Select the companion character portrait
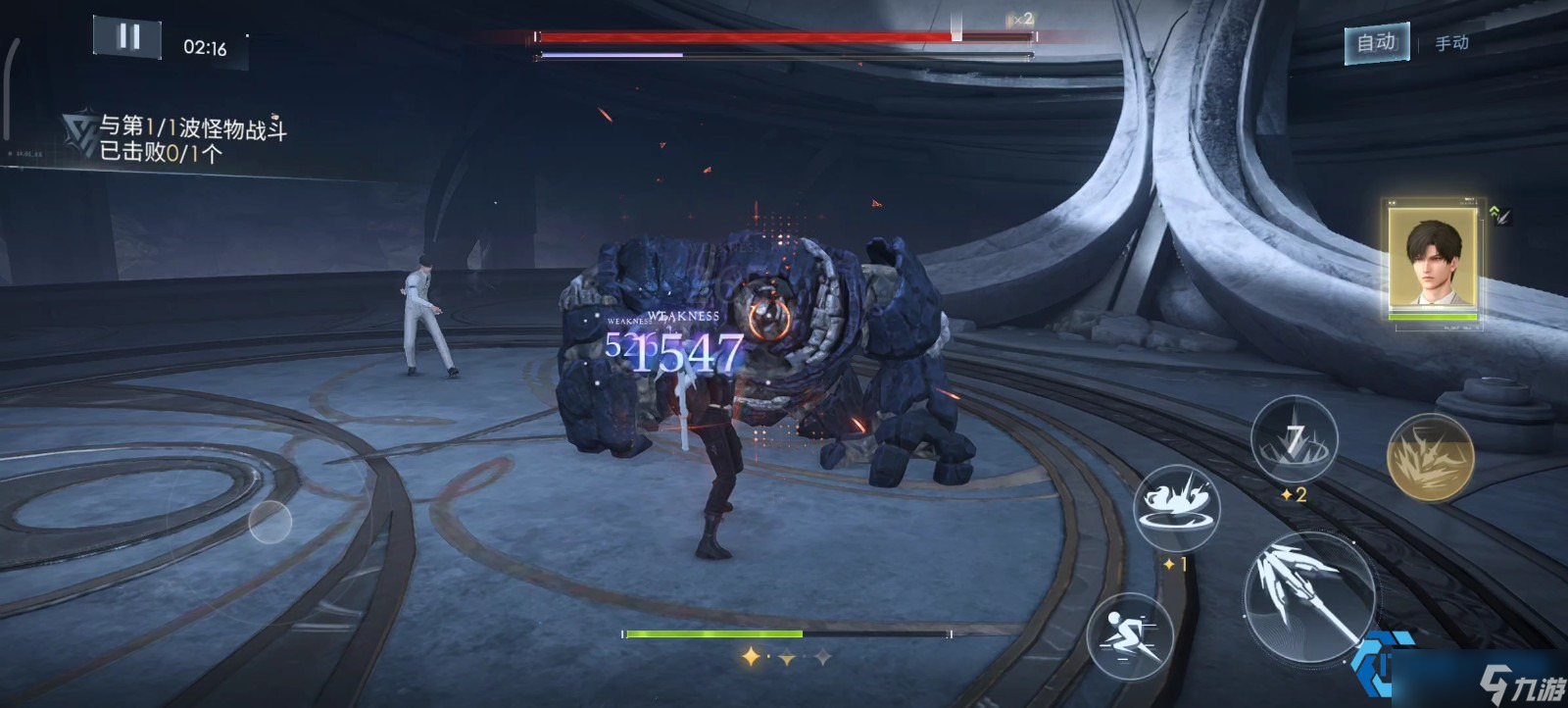The image size is (1568, 708). [1432, 260]
